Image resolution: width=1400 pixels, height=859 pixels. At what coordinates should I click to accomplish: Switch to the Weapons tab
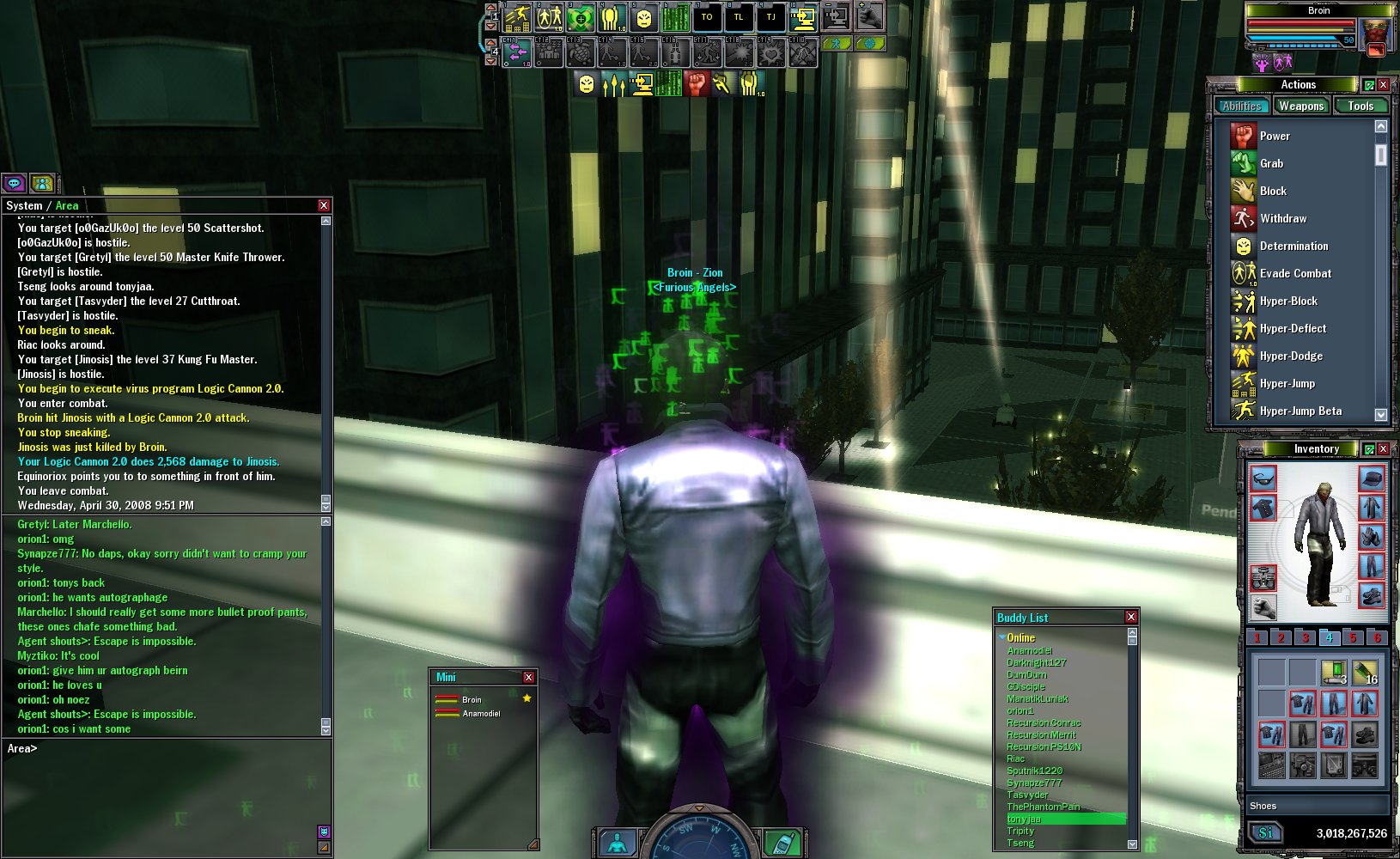pos(1300,107)
